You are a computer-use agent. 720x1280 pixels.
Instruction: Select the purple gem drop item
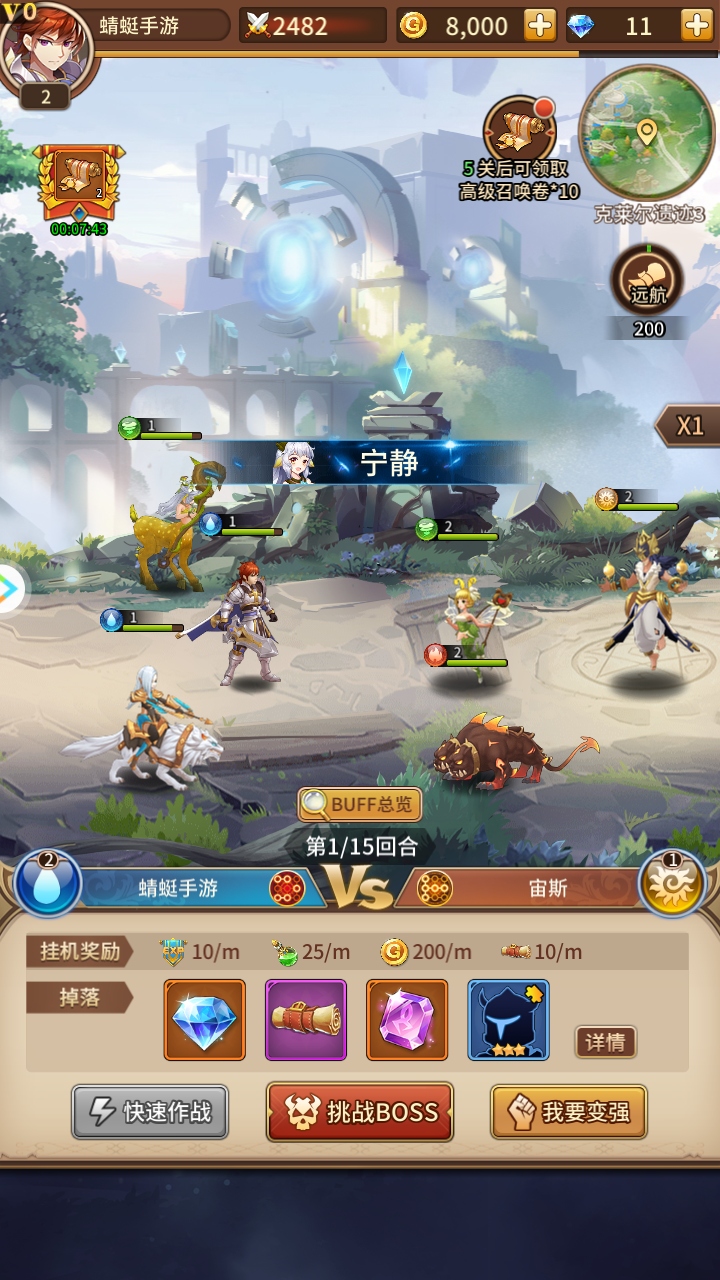click(x=407, y=1020)
